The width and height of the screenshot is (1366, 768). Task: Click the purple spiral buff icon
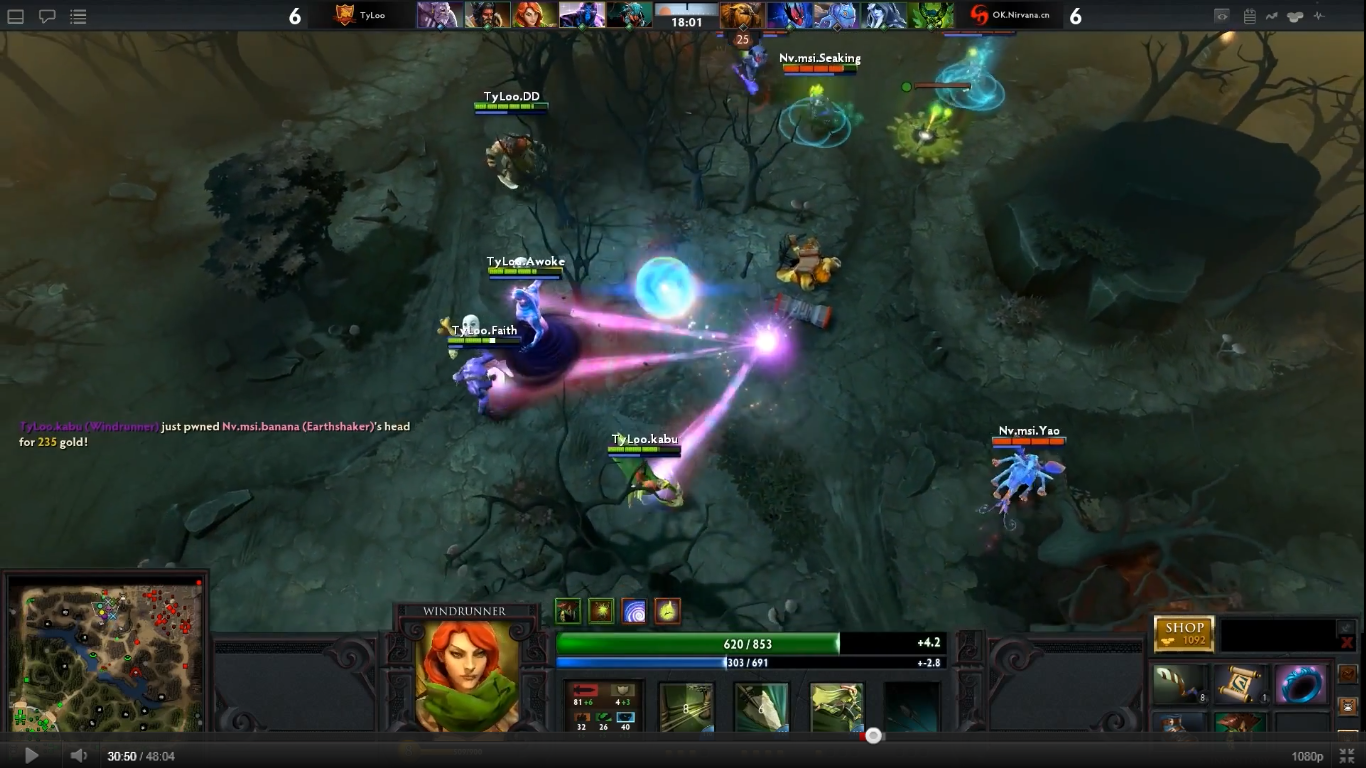(634, 611)
